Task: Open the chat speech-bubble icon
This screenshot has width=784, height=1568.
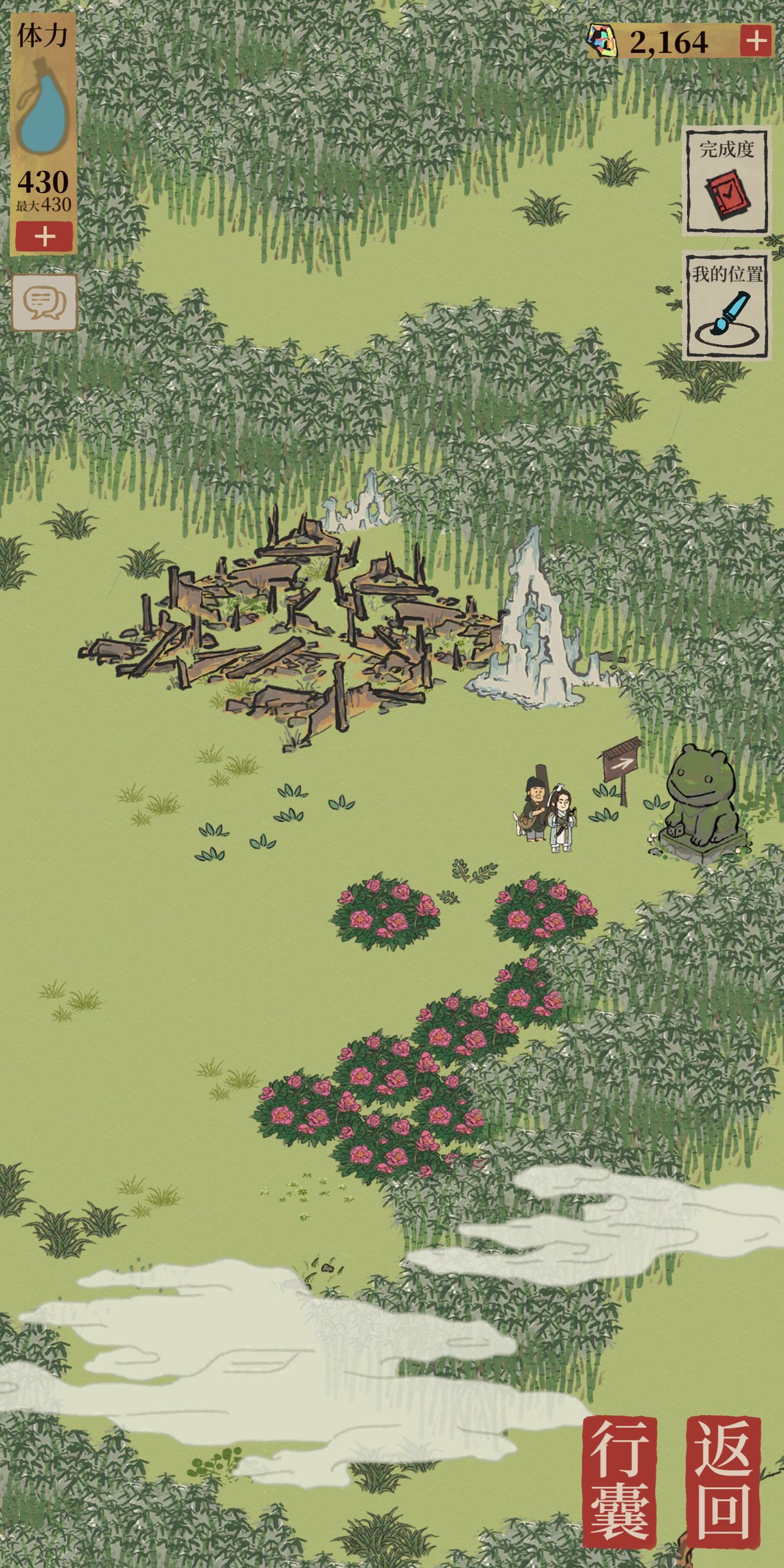Action: click(45, 302)
